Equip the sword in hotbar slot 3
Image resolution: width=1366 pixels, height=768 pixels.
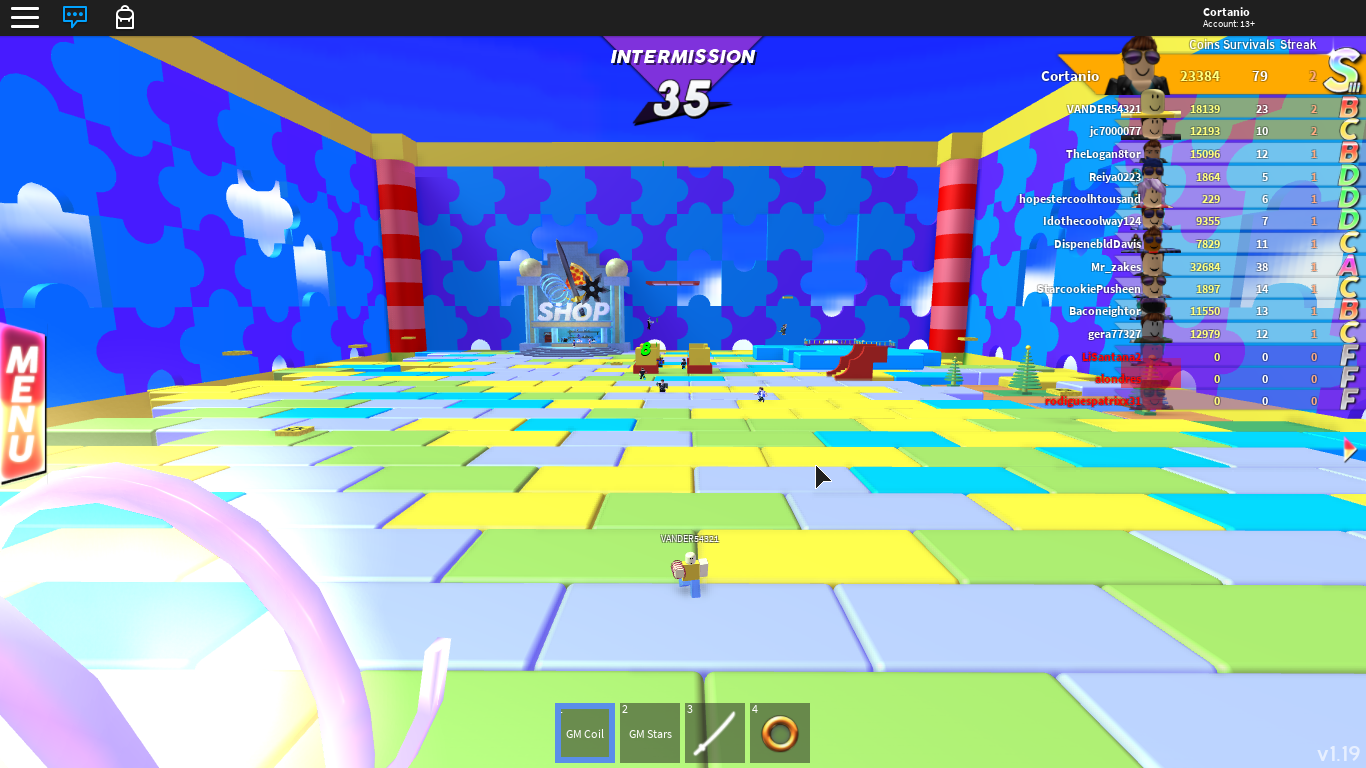pyautogui.click(x=714, y=733)
